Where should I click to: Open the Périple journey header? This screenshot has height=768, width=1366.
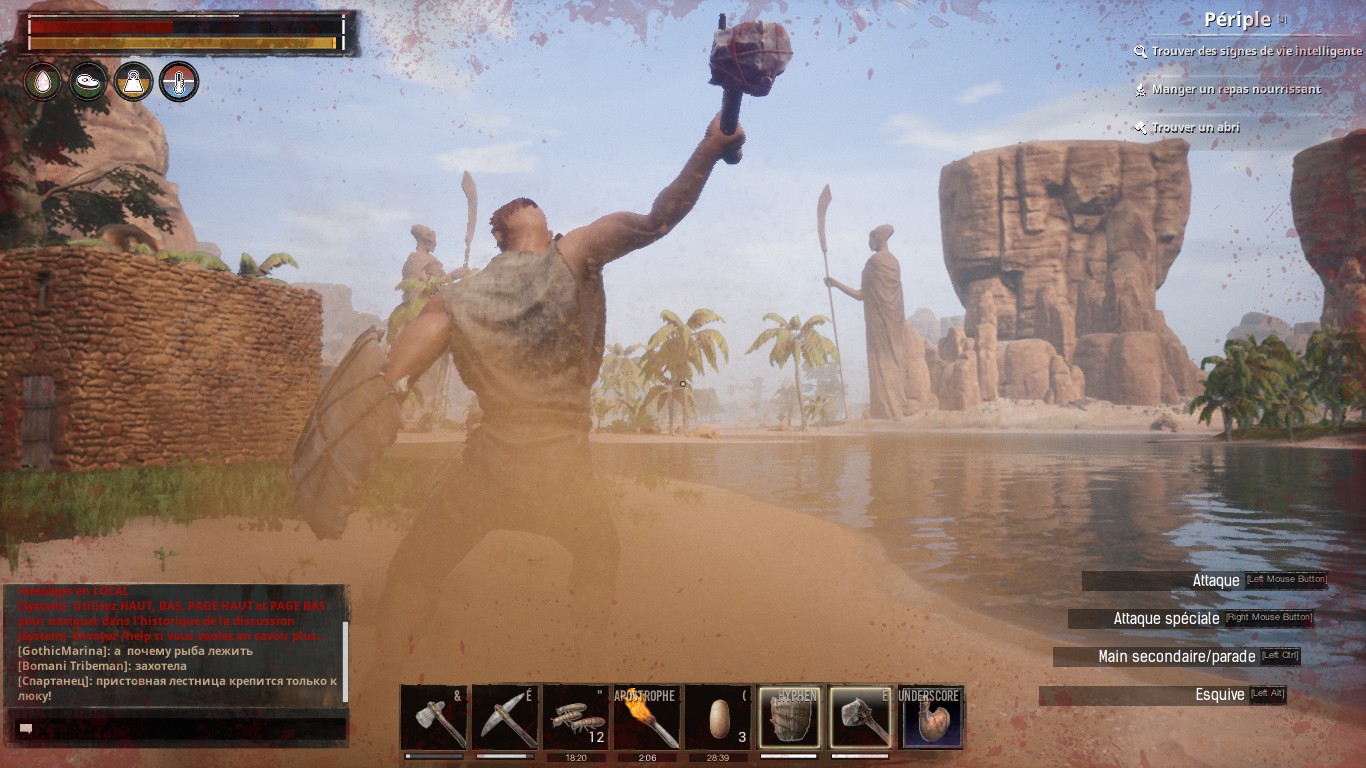(x=1238, y=19)
